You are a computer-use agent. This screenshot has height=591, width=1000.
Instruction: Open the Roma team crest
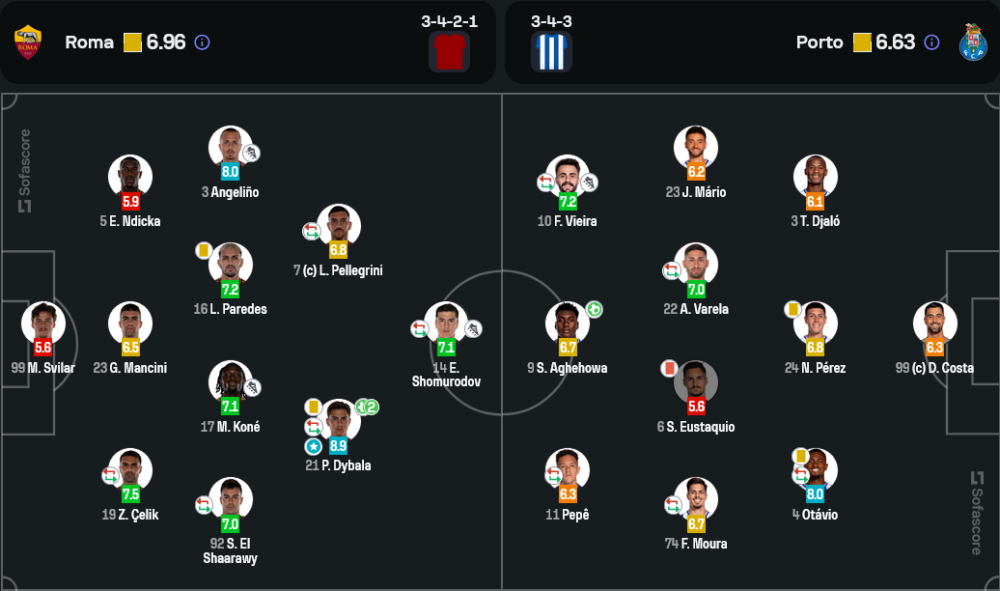coord(28,42)
